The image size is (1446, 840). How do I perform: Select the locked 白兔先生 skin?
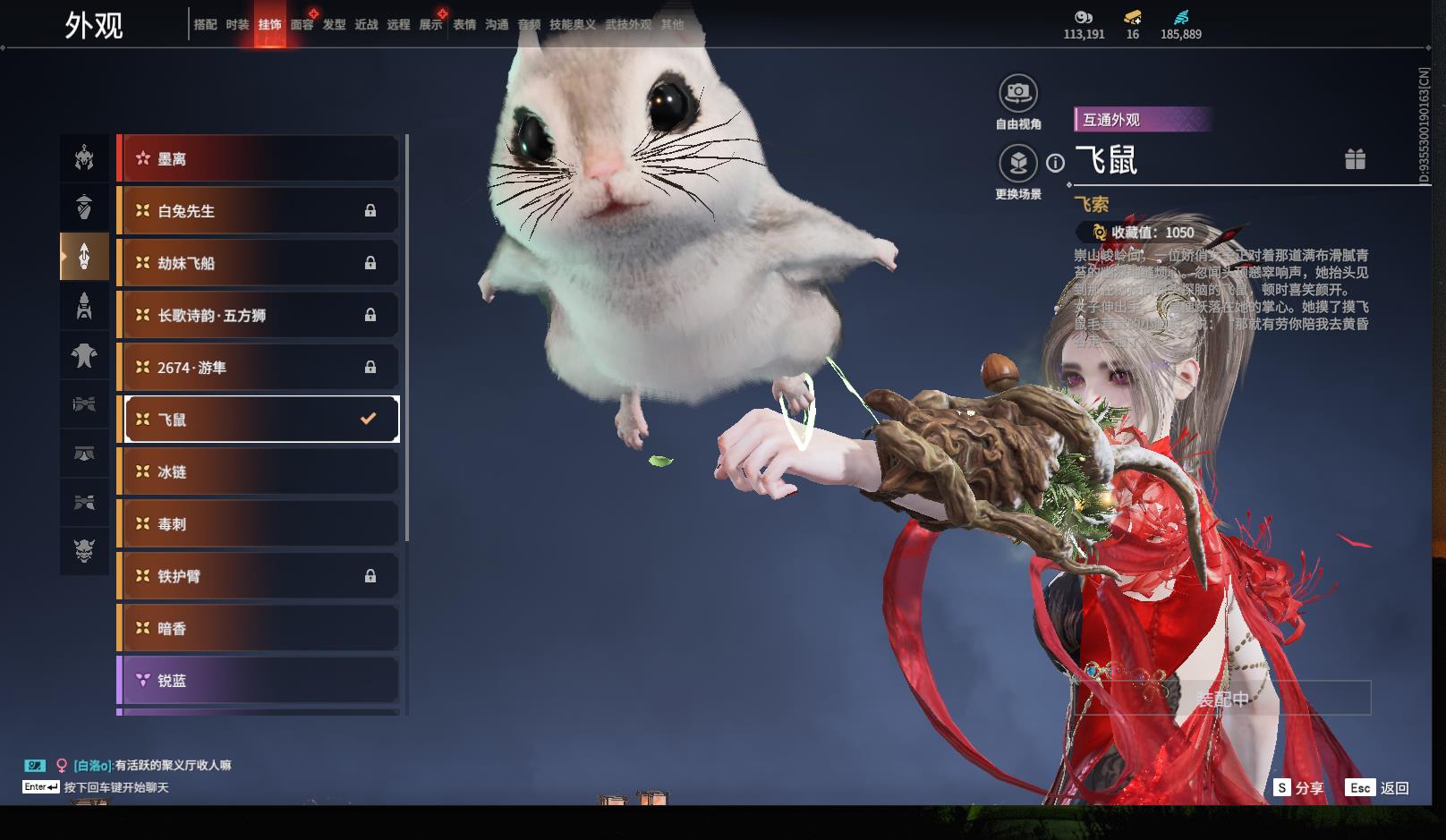coord(259,211)
